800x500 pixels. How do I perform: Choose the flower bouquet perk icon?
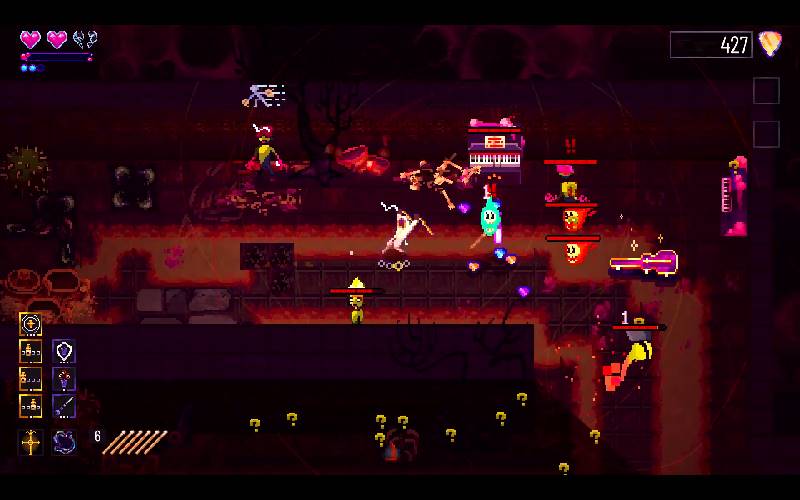64,379
